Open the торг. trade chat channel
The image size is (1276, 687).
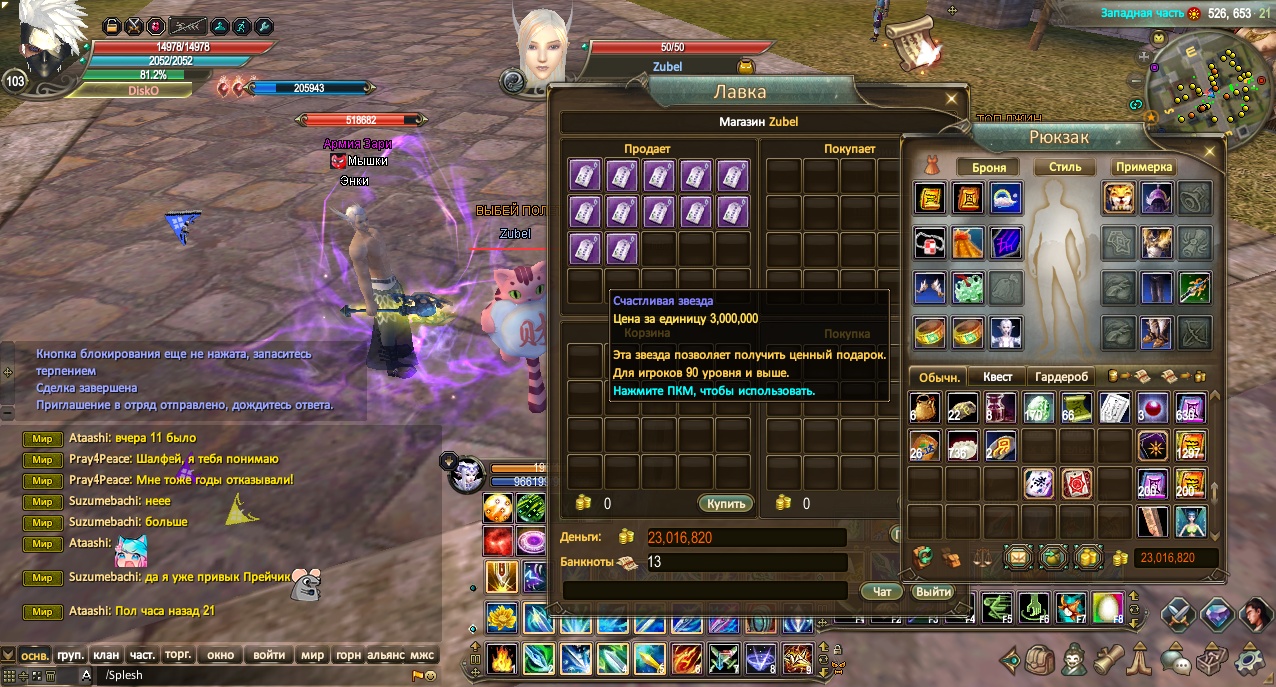coord(178,656)
